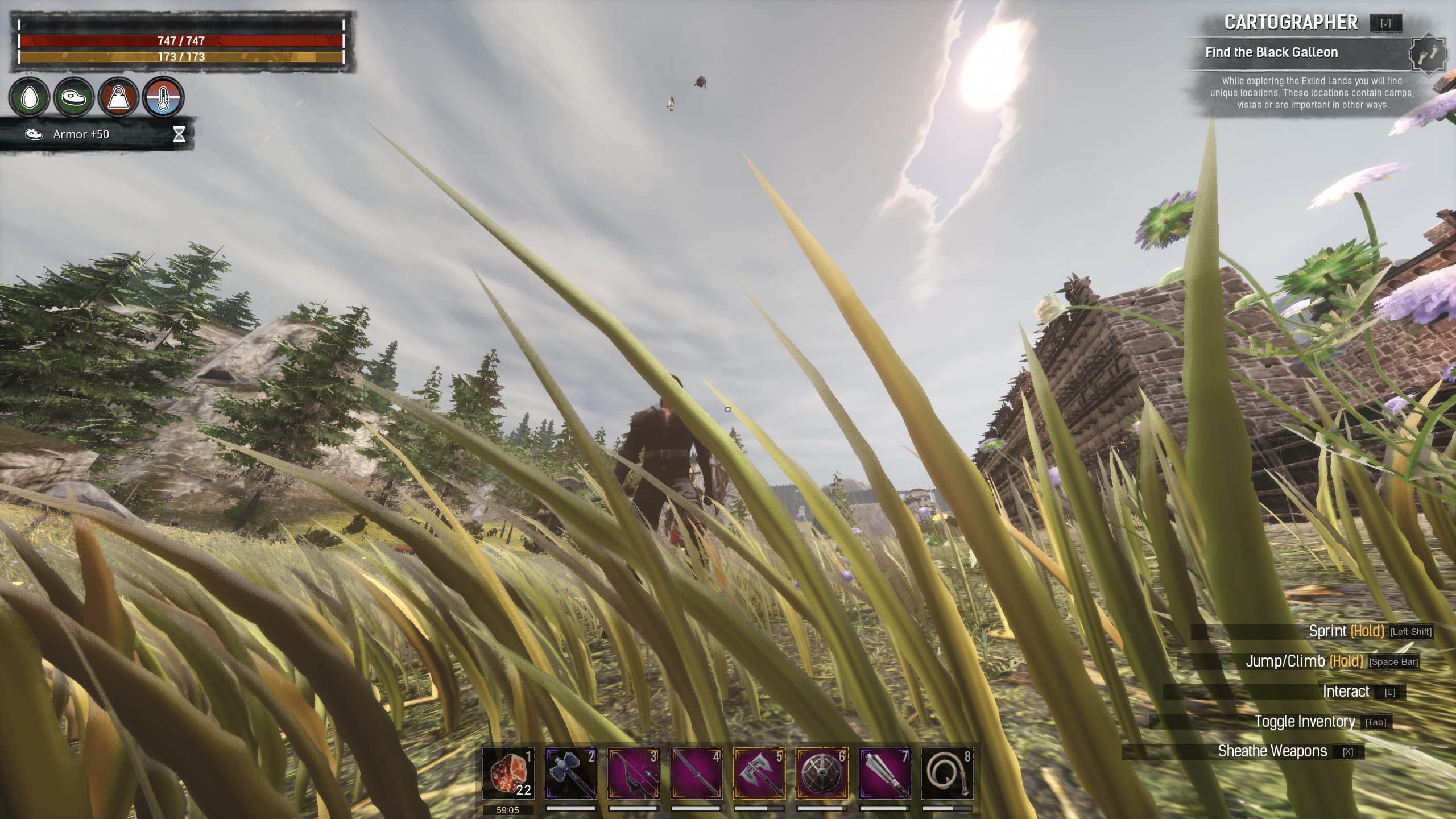The width and height of the screenshot is (1456, 819).
Task: Click the hunger steak status icon
Action: point(73,97)
